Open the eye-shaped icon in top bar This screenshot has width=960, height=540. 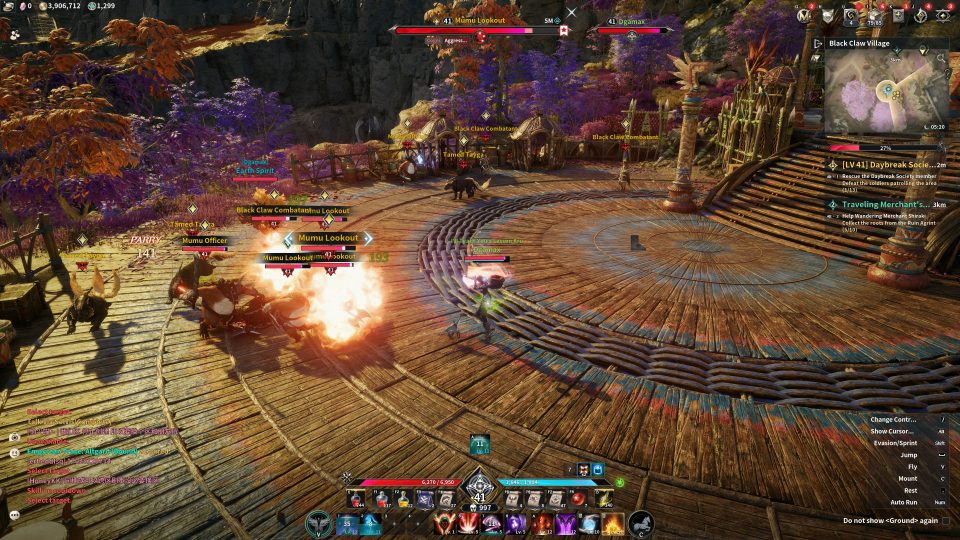point(942,15)
